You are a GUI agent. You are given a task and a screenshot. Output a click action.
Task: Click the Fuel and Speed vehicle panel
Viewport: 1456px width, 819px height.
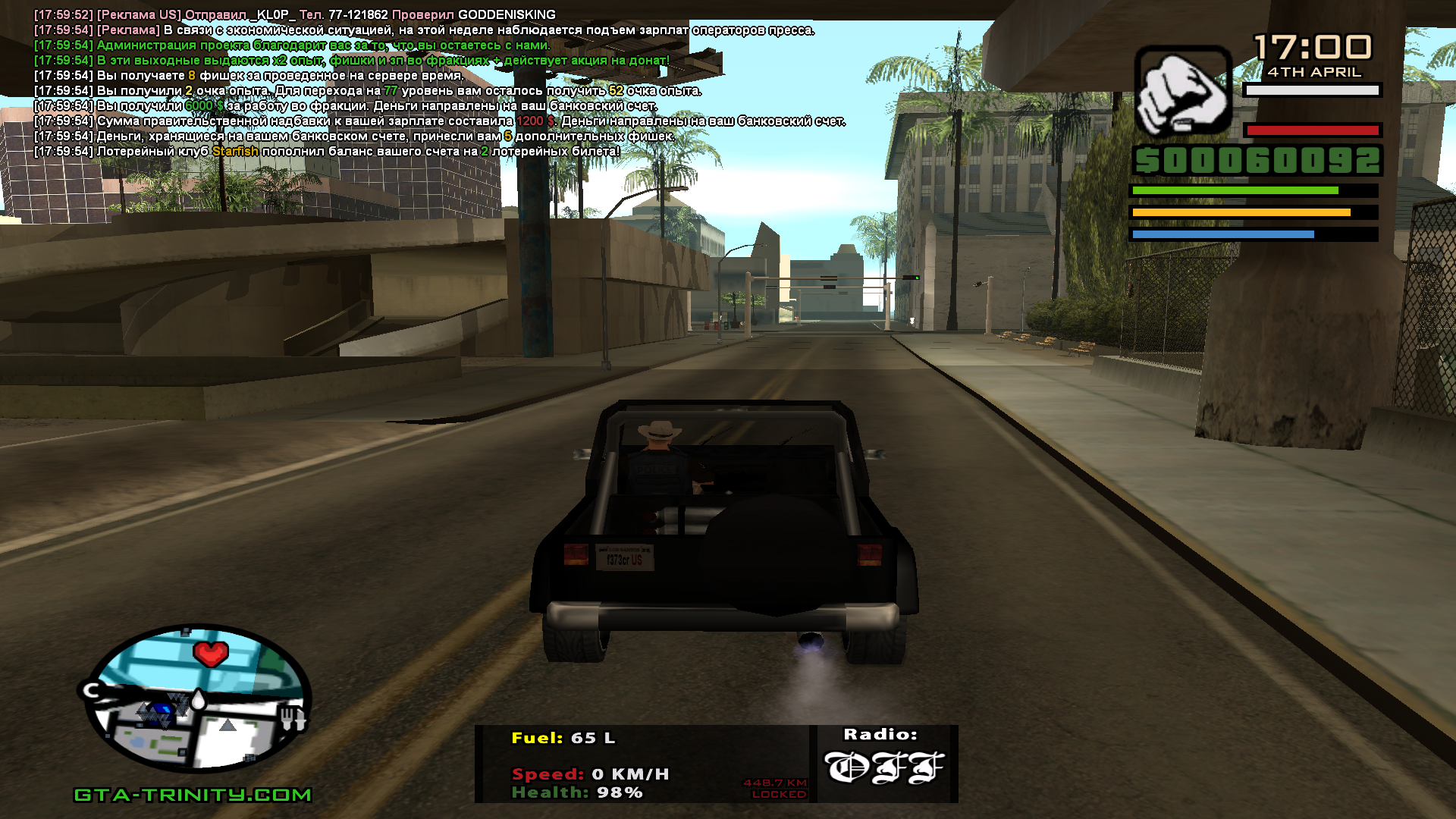pos(642,764)
